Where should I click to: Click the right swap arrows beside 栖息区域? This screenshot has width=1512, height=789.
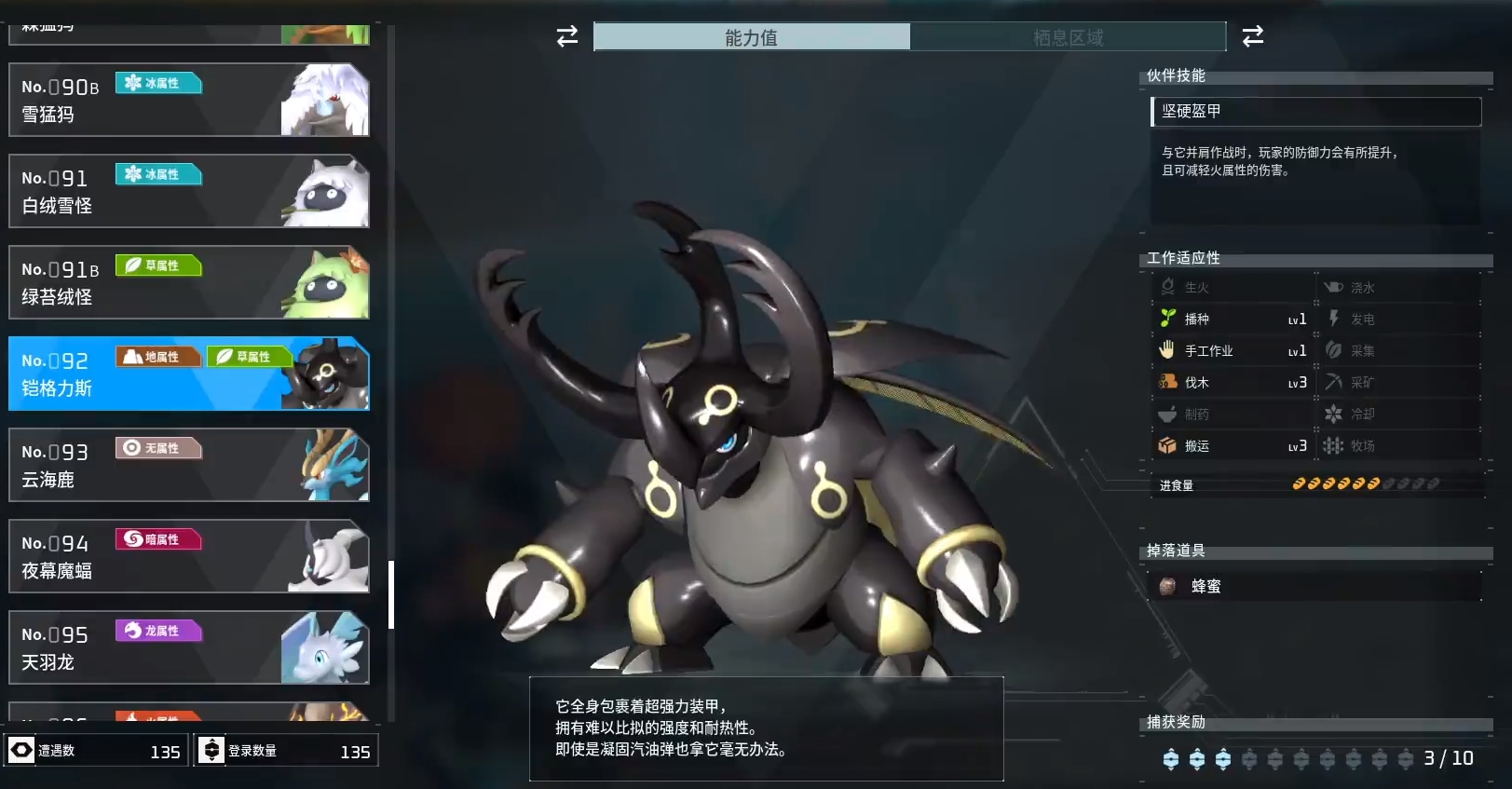click(x=1253, y=37)
